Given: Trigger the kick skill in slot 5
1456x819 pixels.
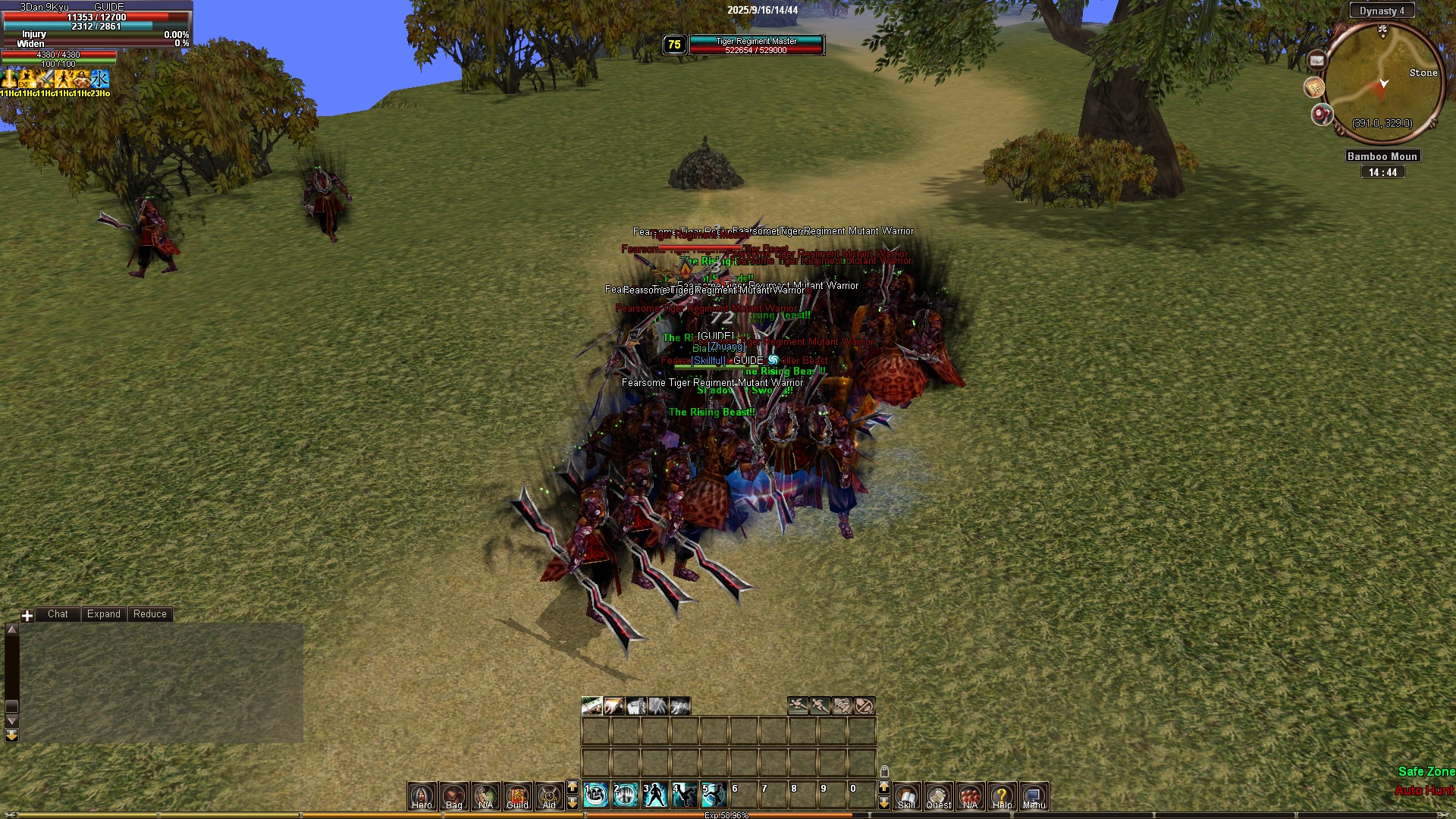Looking at the screenshot, I should (x=714, y=795).
